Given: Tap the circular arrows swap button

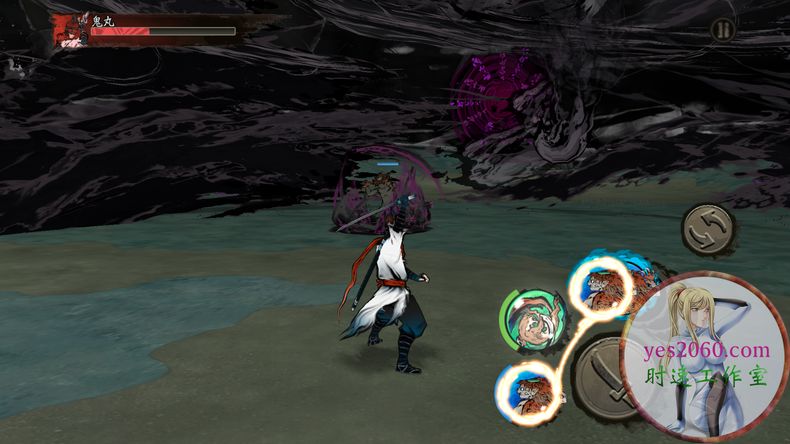Looking at the screenshot, I should [708, 230].
